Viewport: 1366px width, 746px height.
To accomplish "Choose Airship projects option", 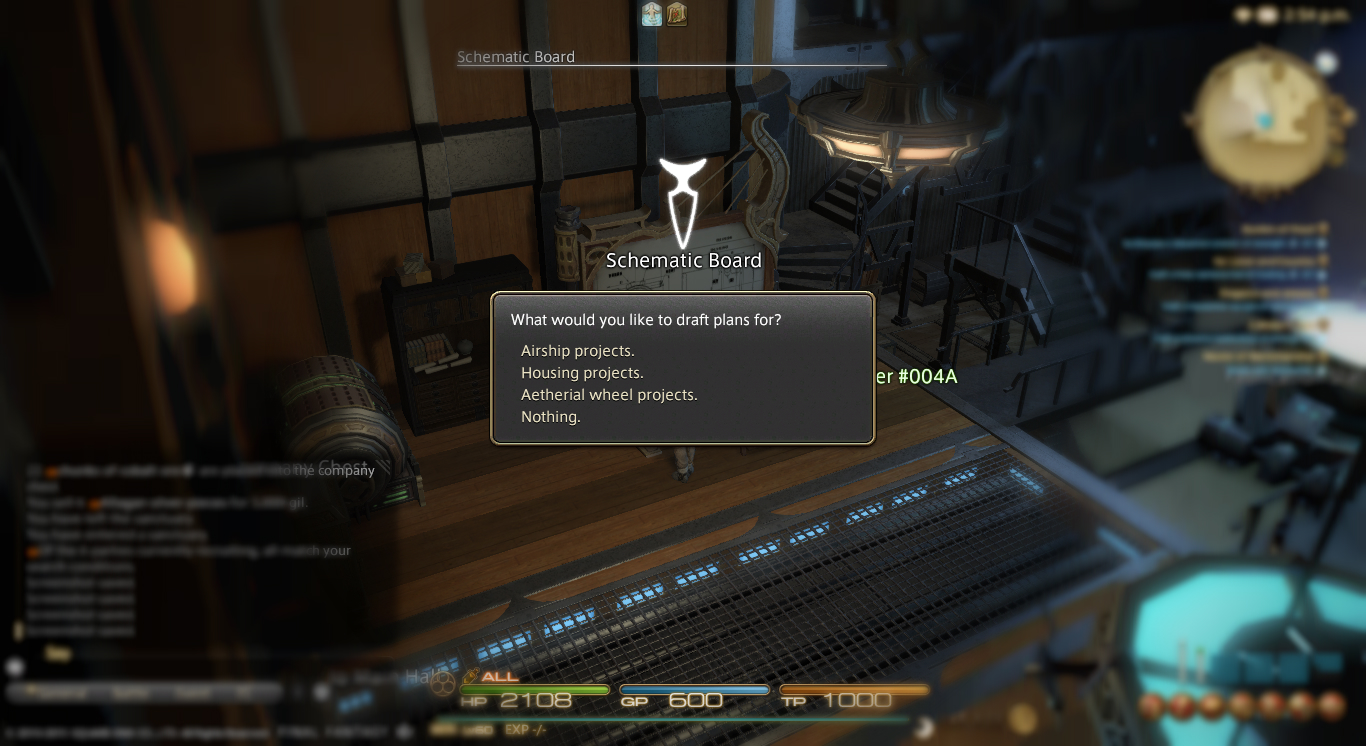I will pyautogui.click(x=578, y=351).
